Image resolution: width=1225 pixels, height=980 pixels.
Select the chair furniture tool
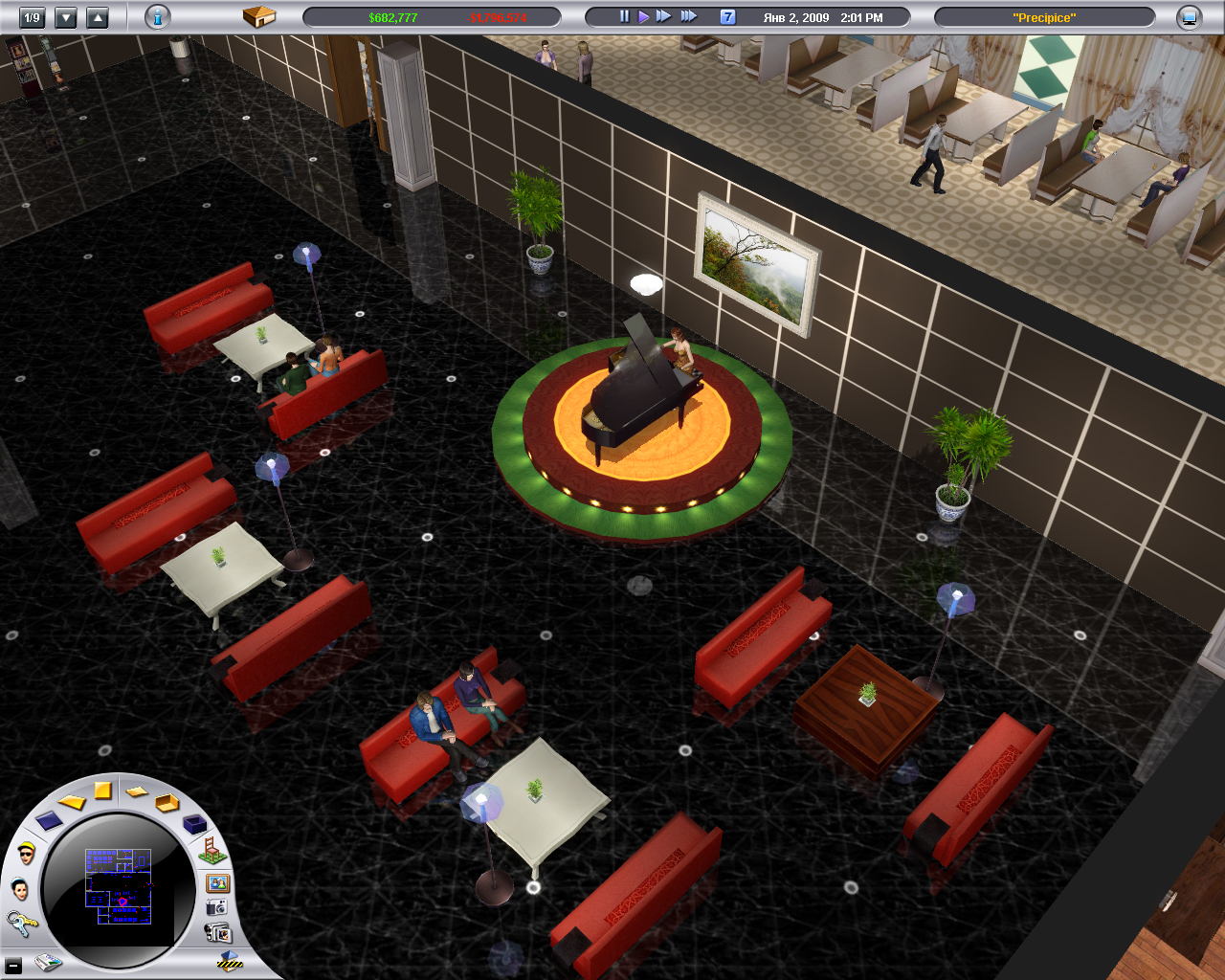coord(211,849)
